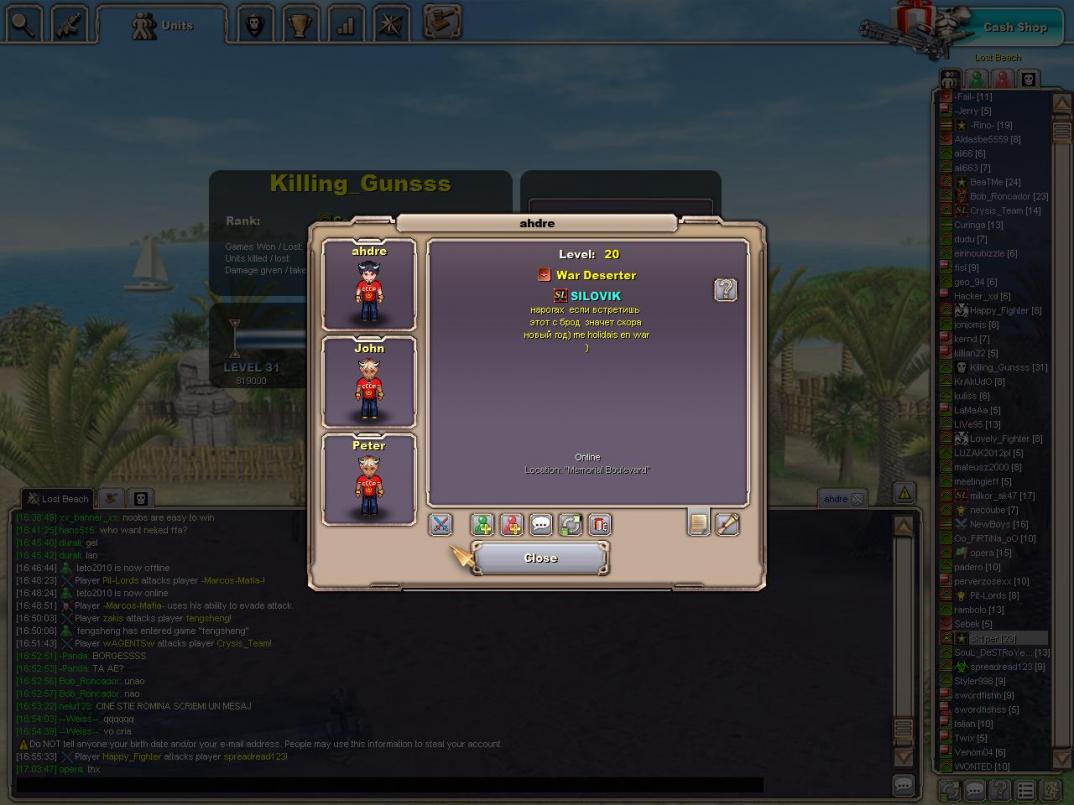Screen dimensions: 1074x805
Task: Attack ahdre with the crossed swords button
Action: [440, 524]
